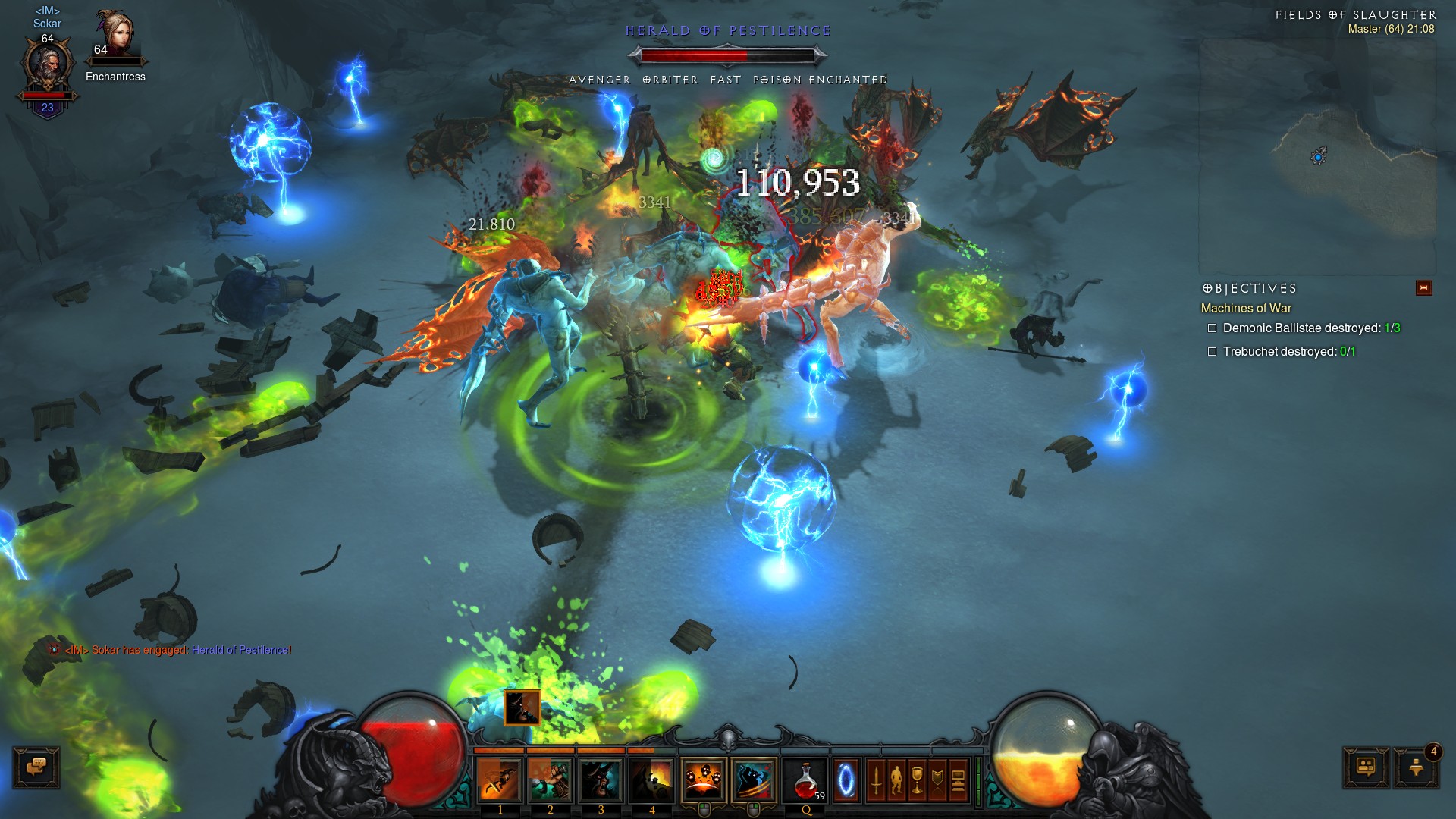
Task: Show the character inventory figure icon
Action: (896, 780)
